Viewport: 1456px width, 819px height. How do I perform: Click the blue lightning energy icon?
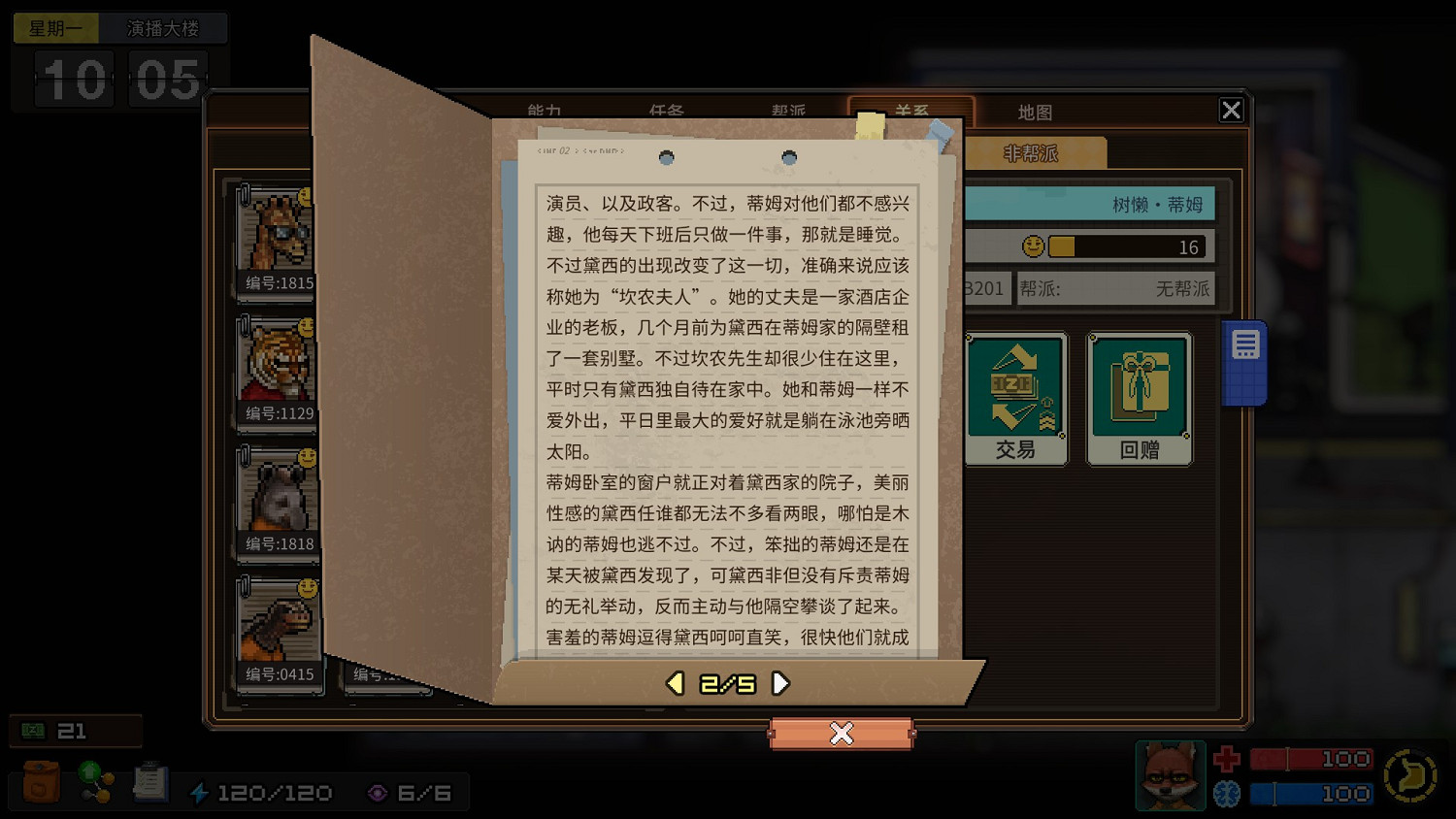202,792
